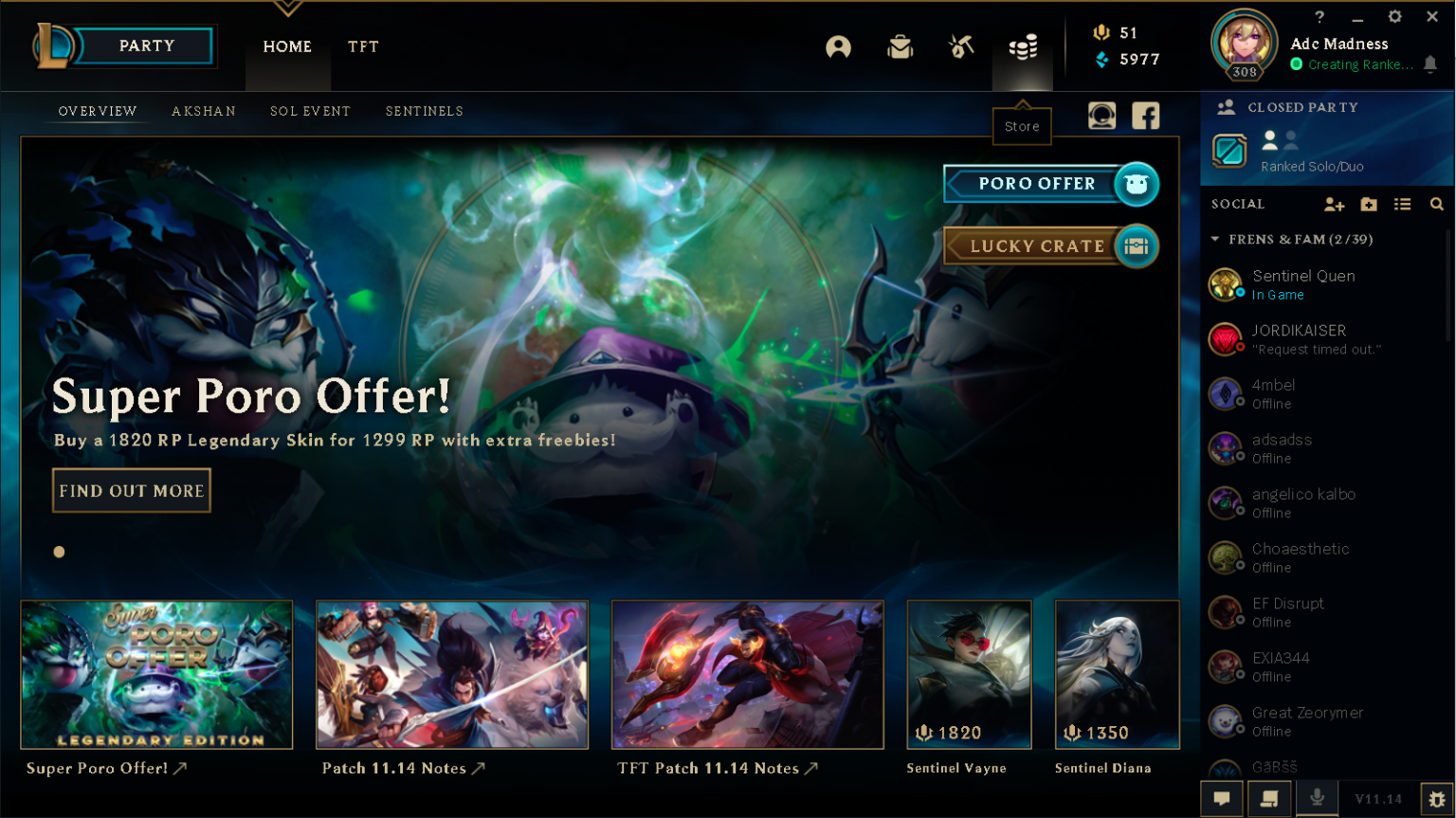Click FIND OUT MORE on Super Poro Offer

click(x=131, y=490)
